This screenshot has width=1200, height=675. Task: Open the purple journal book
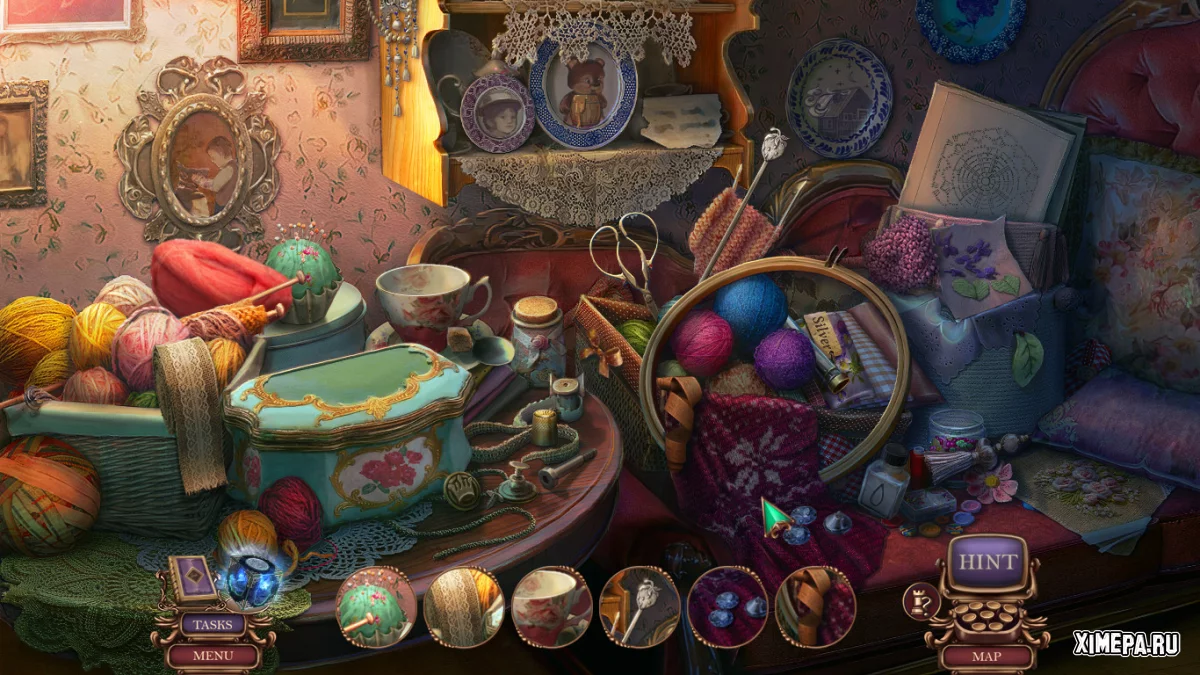tap(192, 578)
